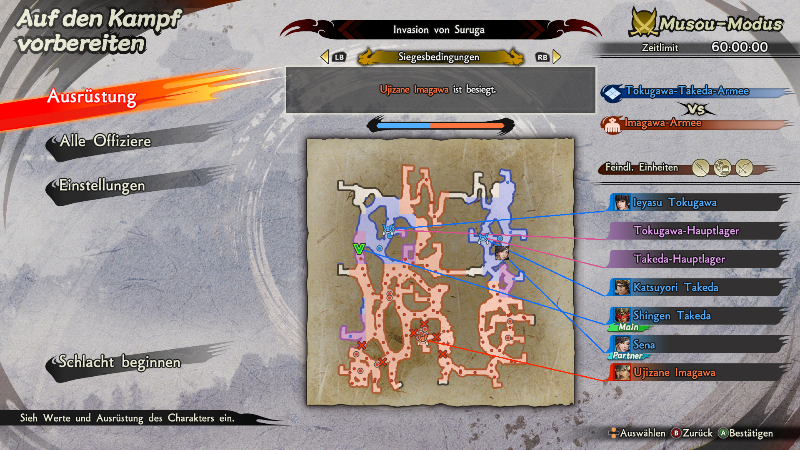Toggle the first Feindl. Einheiten weapon icon
800x450 pixels.
[x=701, y=168]
